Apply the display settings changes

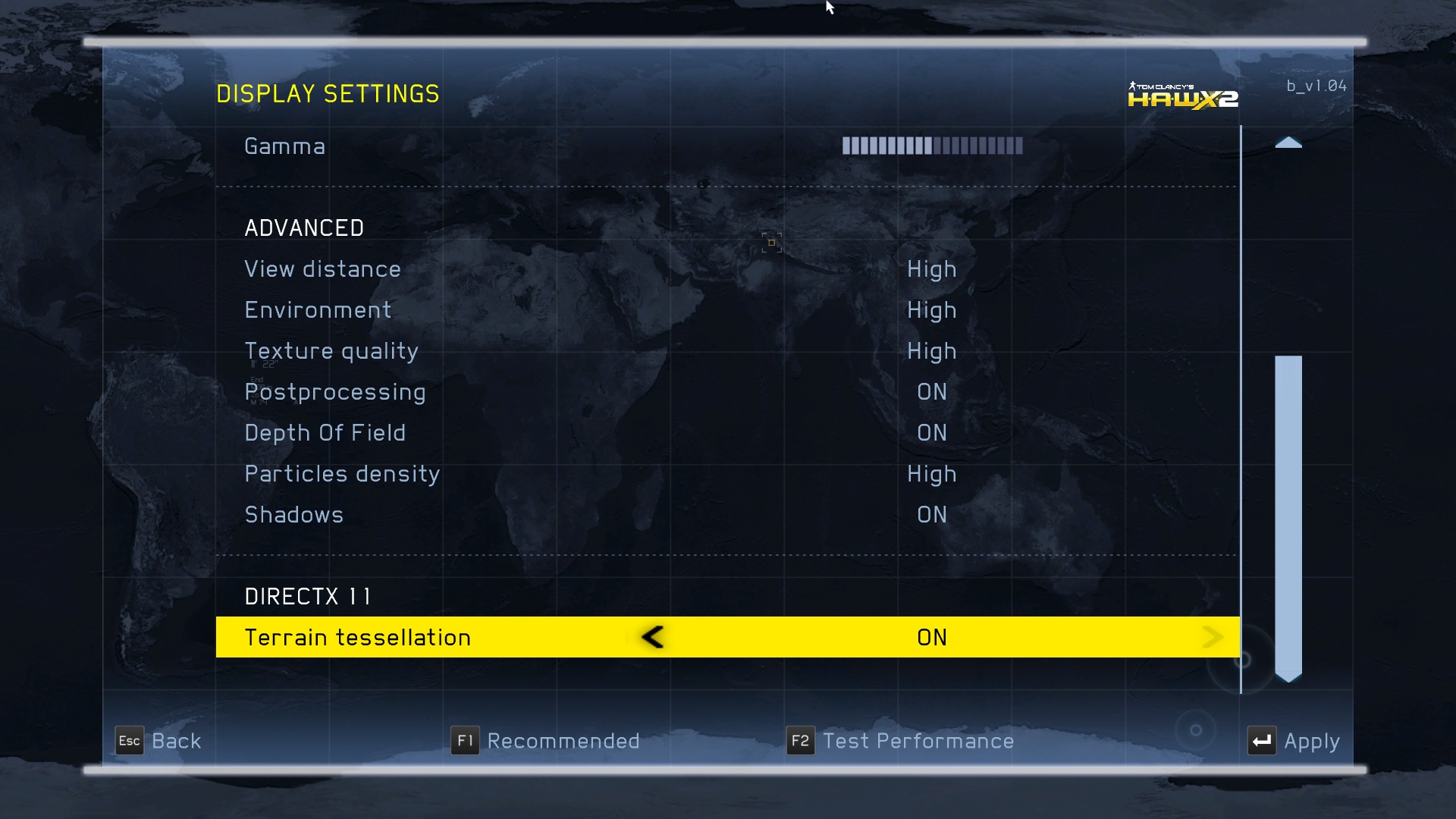[x=1294, y=741]
